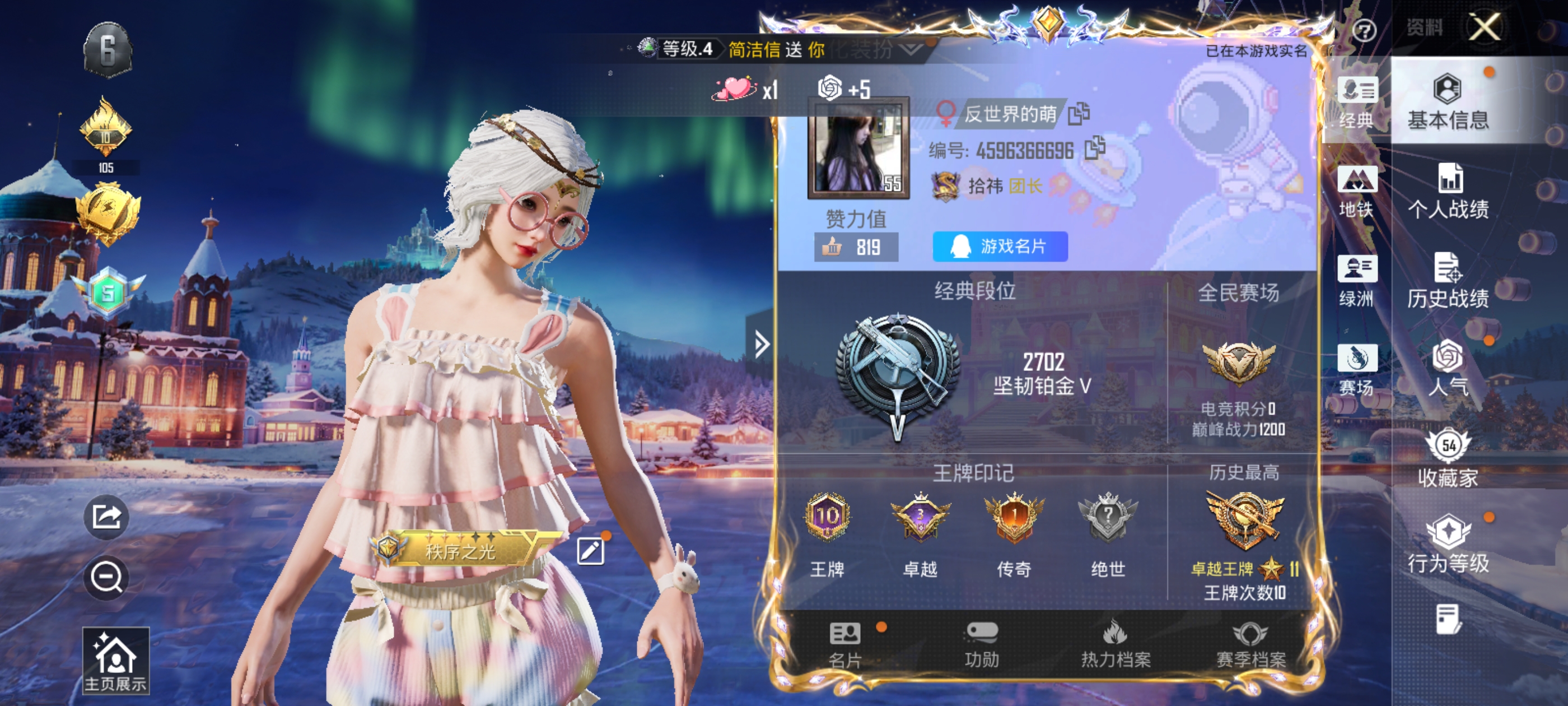The image size is (1568, 706).
Task: Close the profile panel with the X
Action: click(x=1484, y=27)
